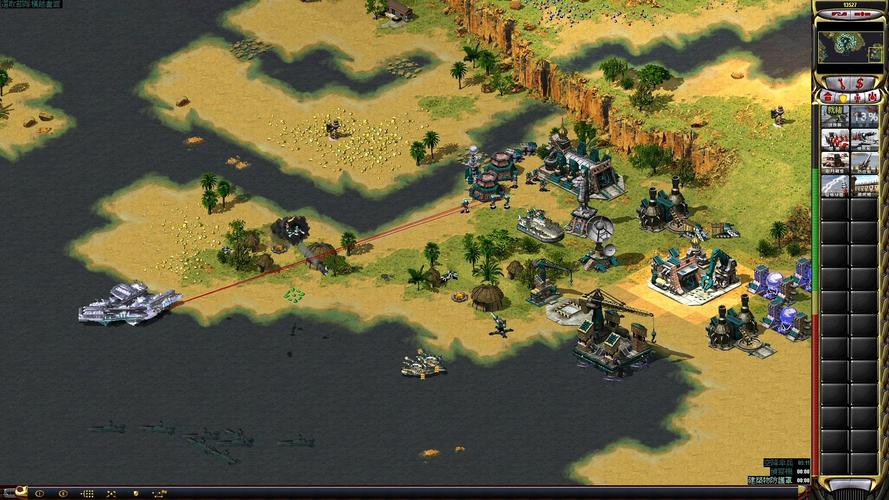
Task: Click the type-select grid icon
Action: point(87,493)
